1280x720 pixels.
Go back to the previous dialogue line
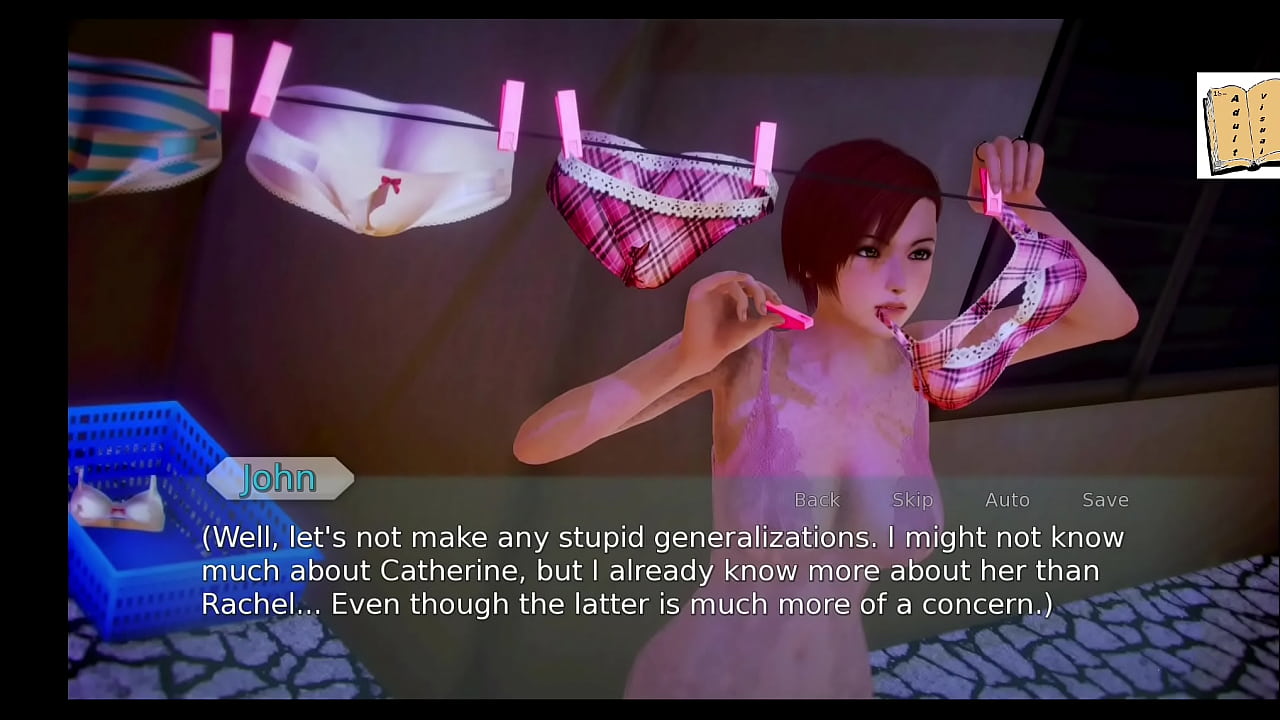click(x=816, y=500)
